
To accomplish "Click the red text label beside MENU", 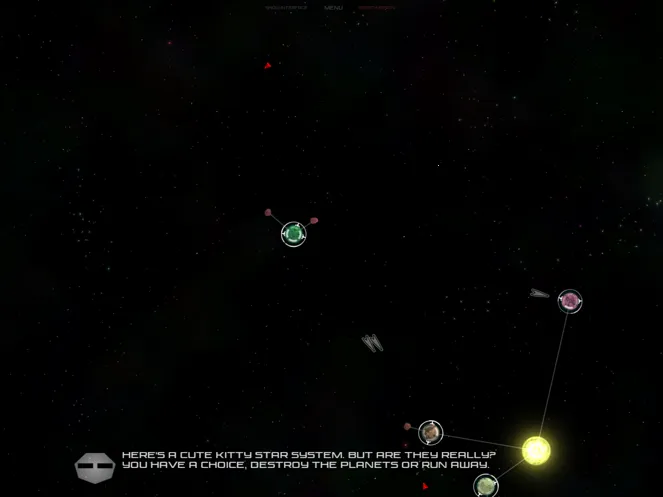I will coord(377,8).
